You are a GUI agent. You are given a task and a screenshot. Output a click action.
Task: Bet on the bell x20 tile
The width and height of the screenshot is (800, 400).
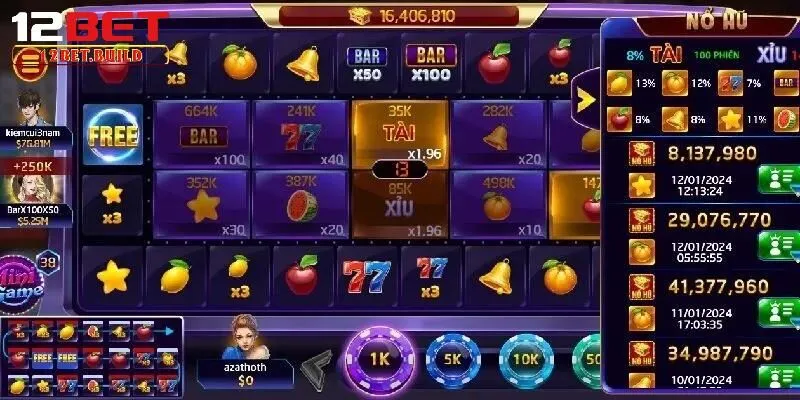(497, 135)
